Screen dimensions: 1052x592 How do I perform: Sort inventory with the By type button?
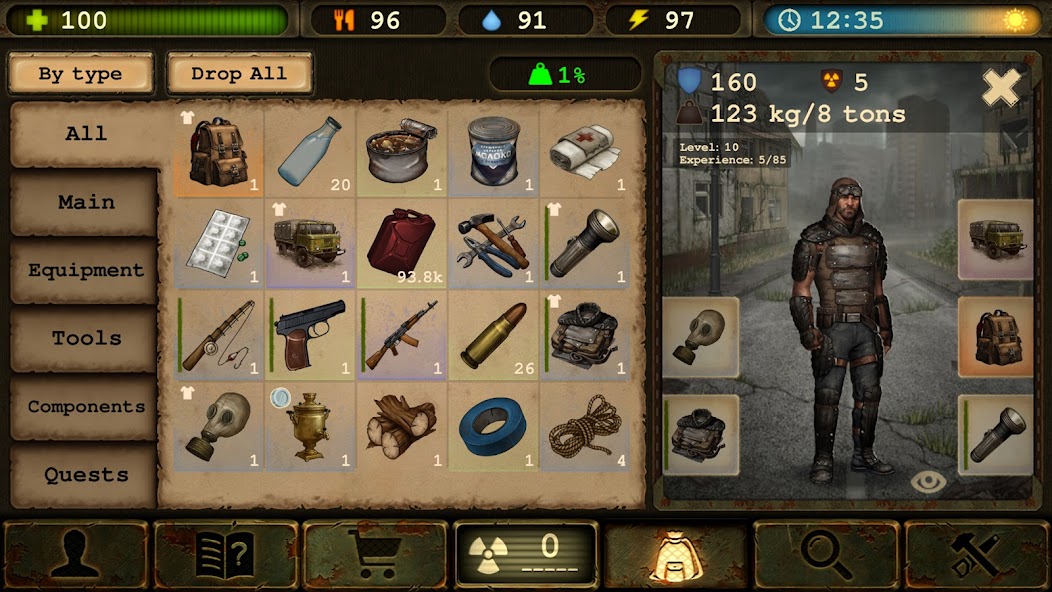[80, 74]
